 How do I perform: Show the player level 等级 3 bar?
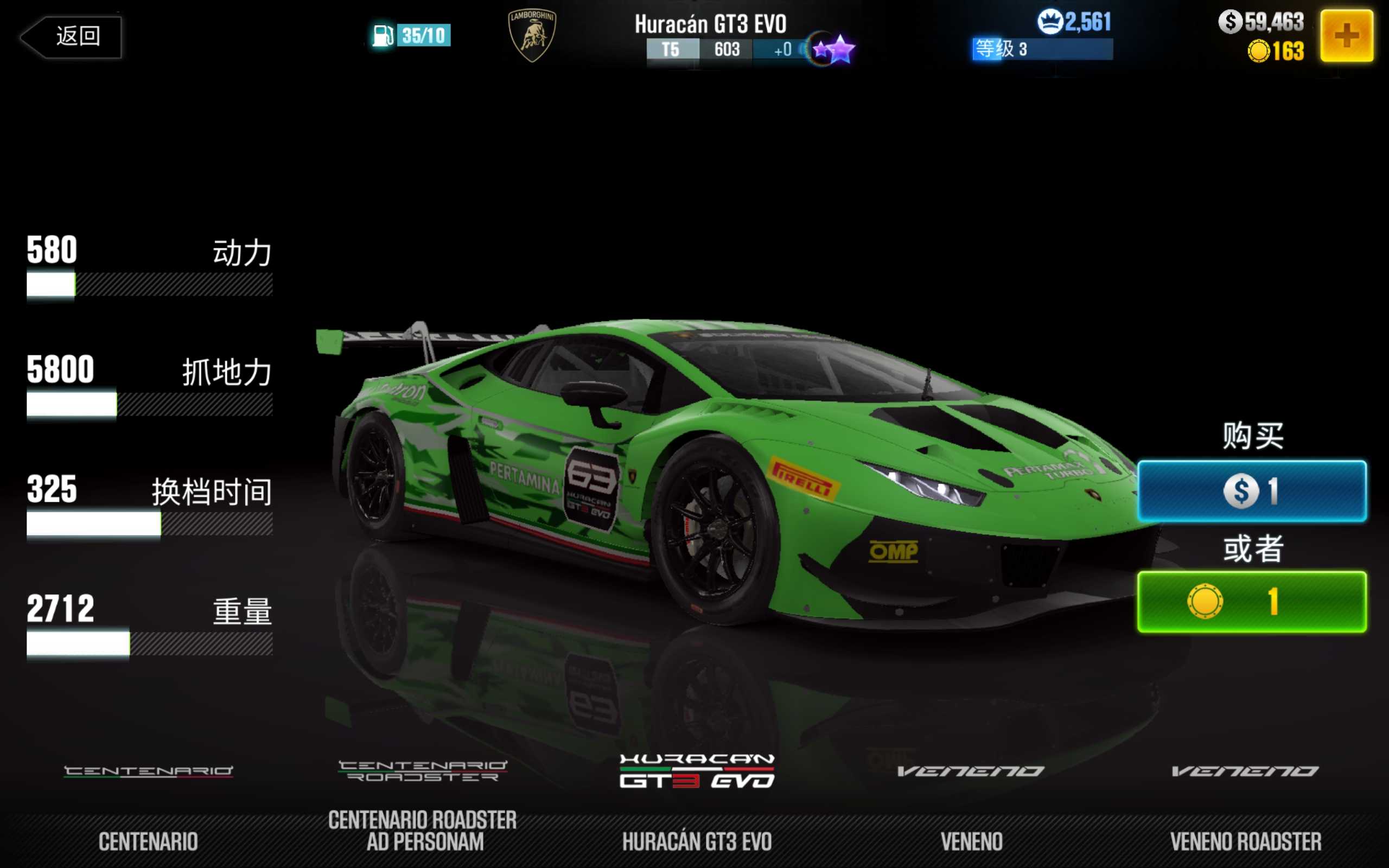coord(1042,49)
